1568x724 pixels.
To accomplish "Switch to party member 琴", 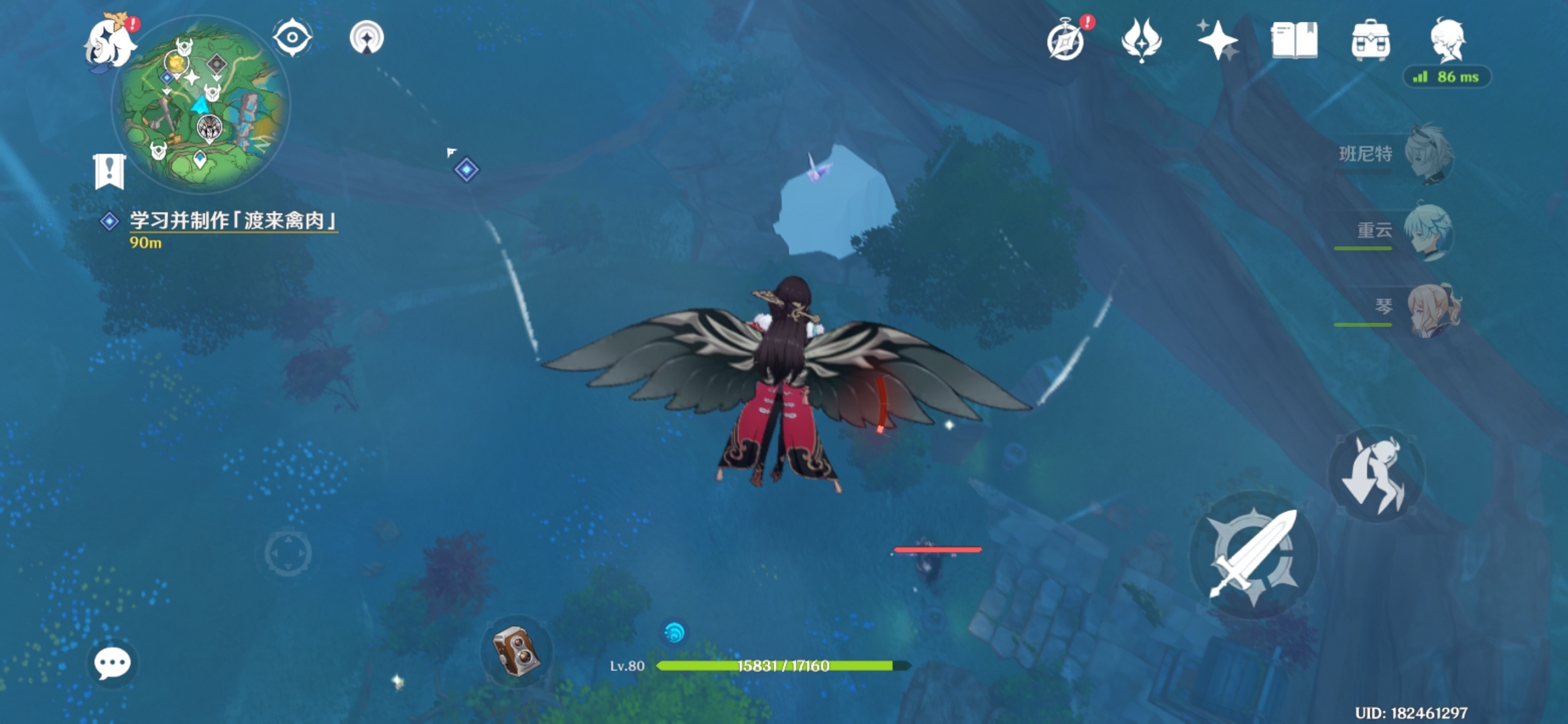I will pyautogui.click(x=1432, y=309).
